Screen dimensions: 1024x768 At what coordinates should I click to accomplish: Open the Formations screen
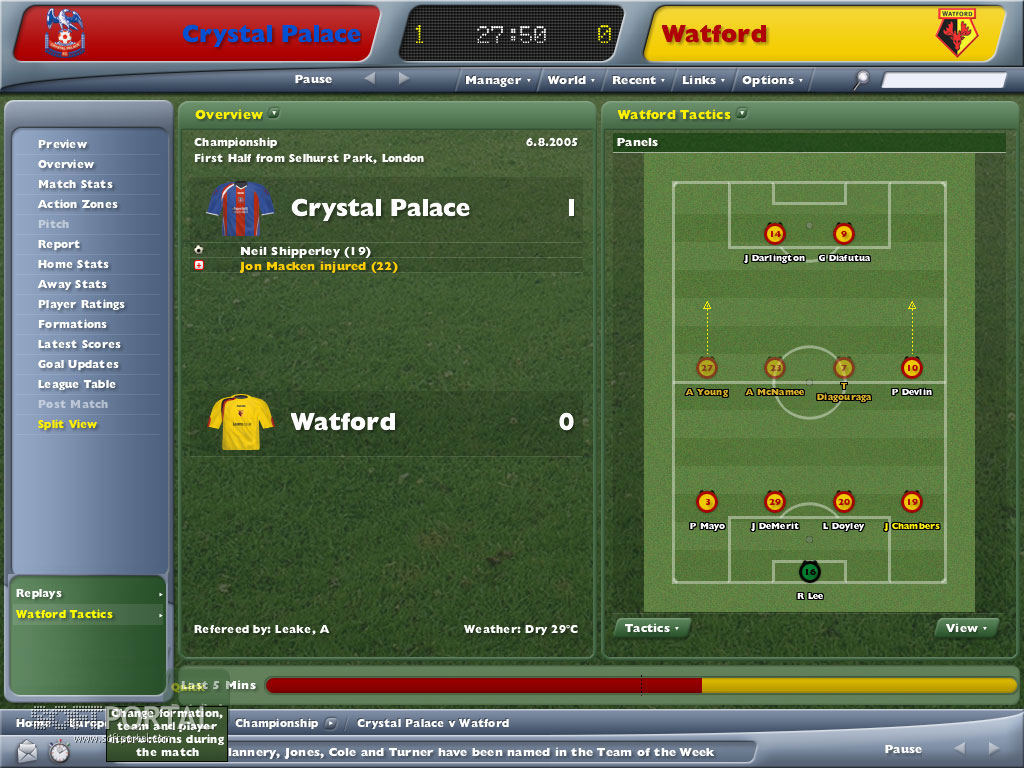72,324
